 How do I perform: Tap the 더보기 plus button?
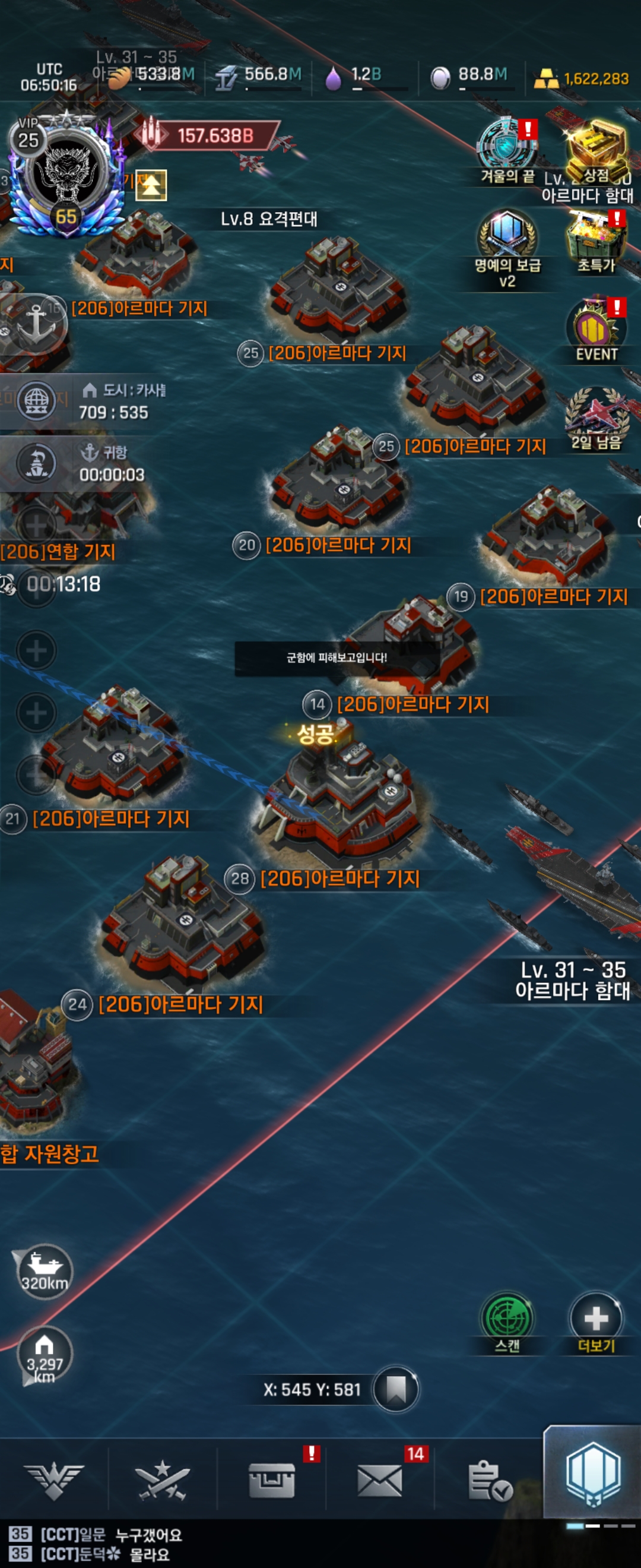coord(596,1319)
